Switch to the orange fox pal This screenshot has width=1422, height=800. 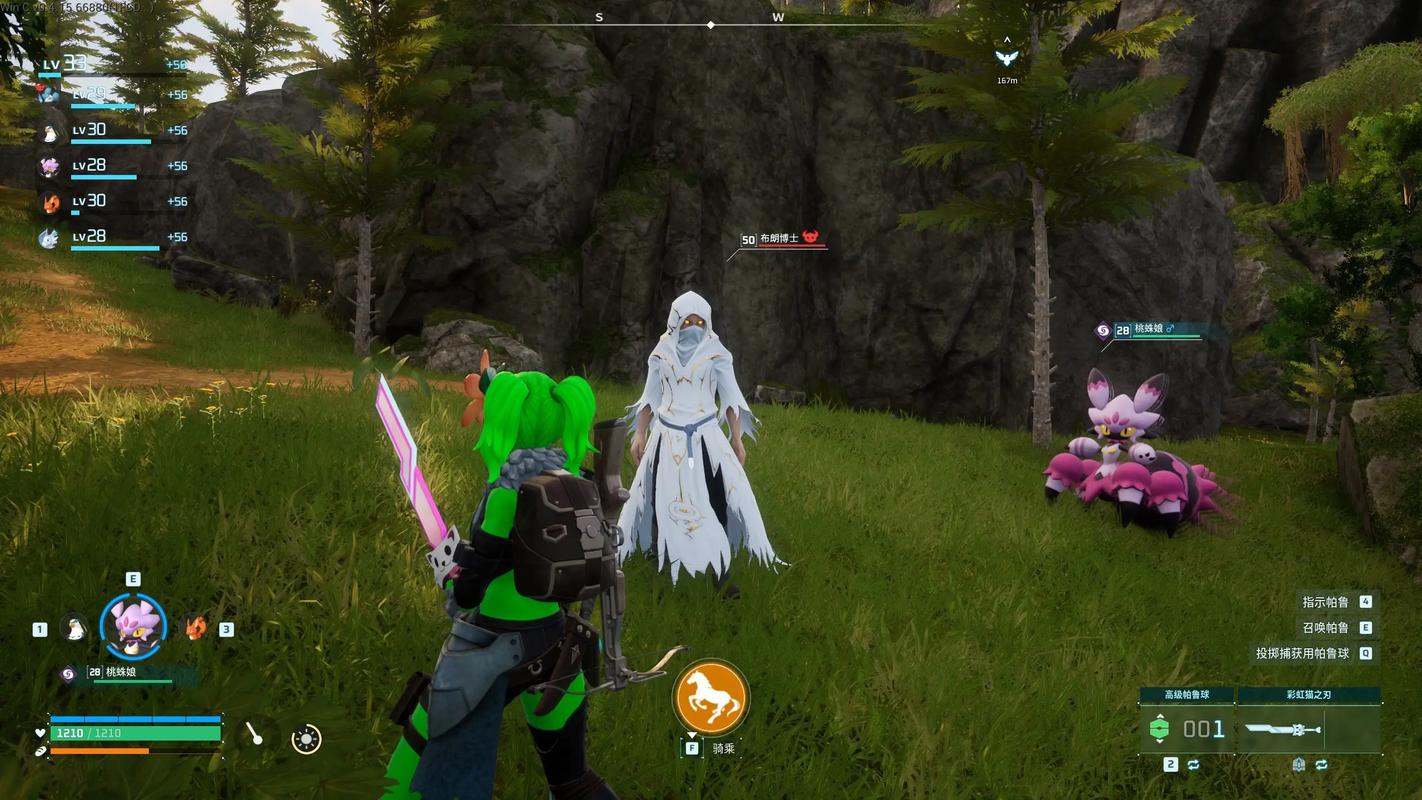point(195,628)
